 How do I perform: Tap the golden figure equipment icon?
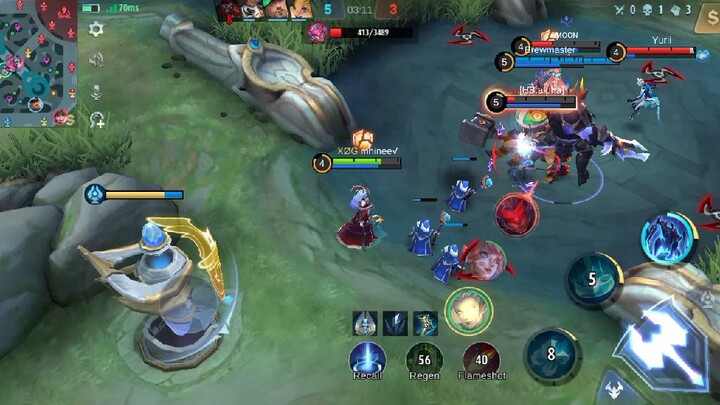425,323
